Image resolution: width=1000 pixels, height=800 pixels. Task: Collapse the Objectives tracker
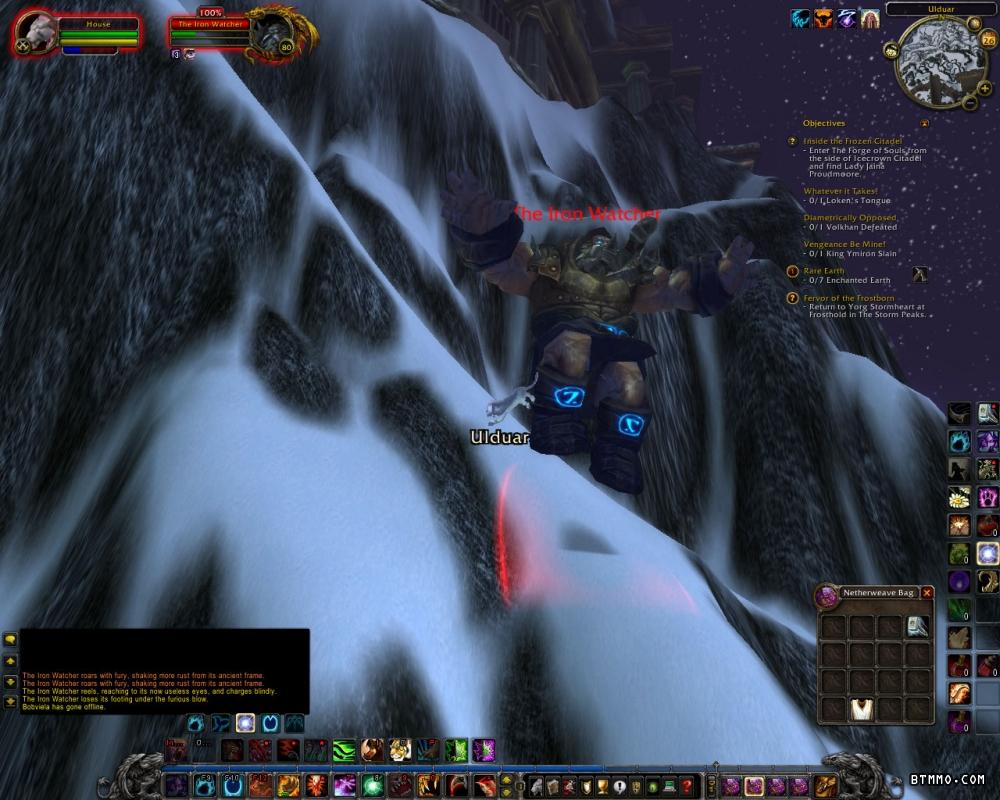tap(925, 124)
